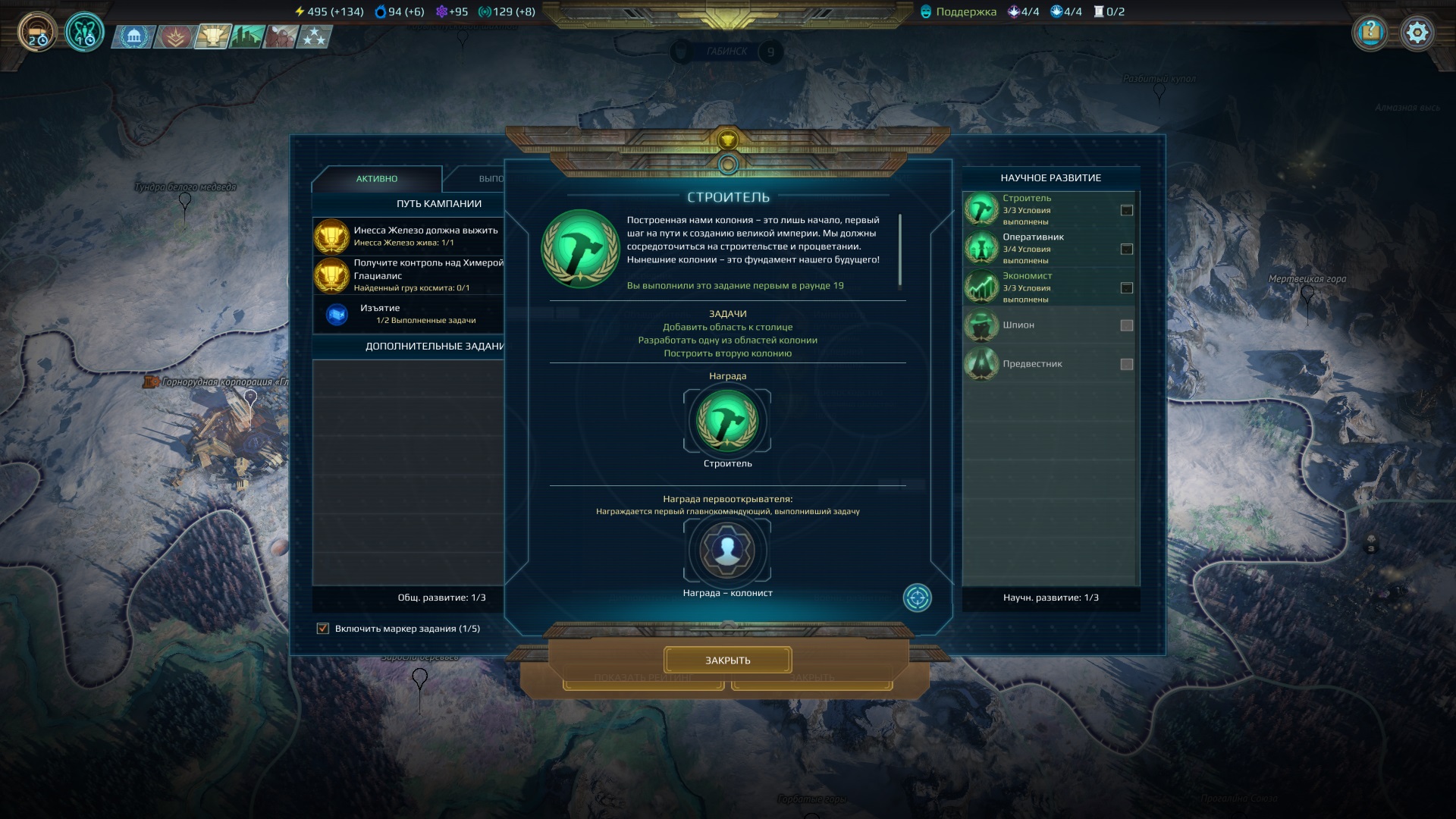Toggle the Включить маркер задания checkbox
1456x819 pixels.
point(323,628)
